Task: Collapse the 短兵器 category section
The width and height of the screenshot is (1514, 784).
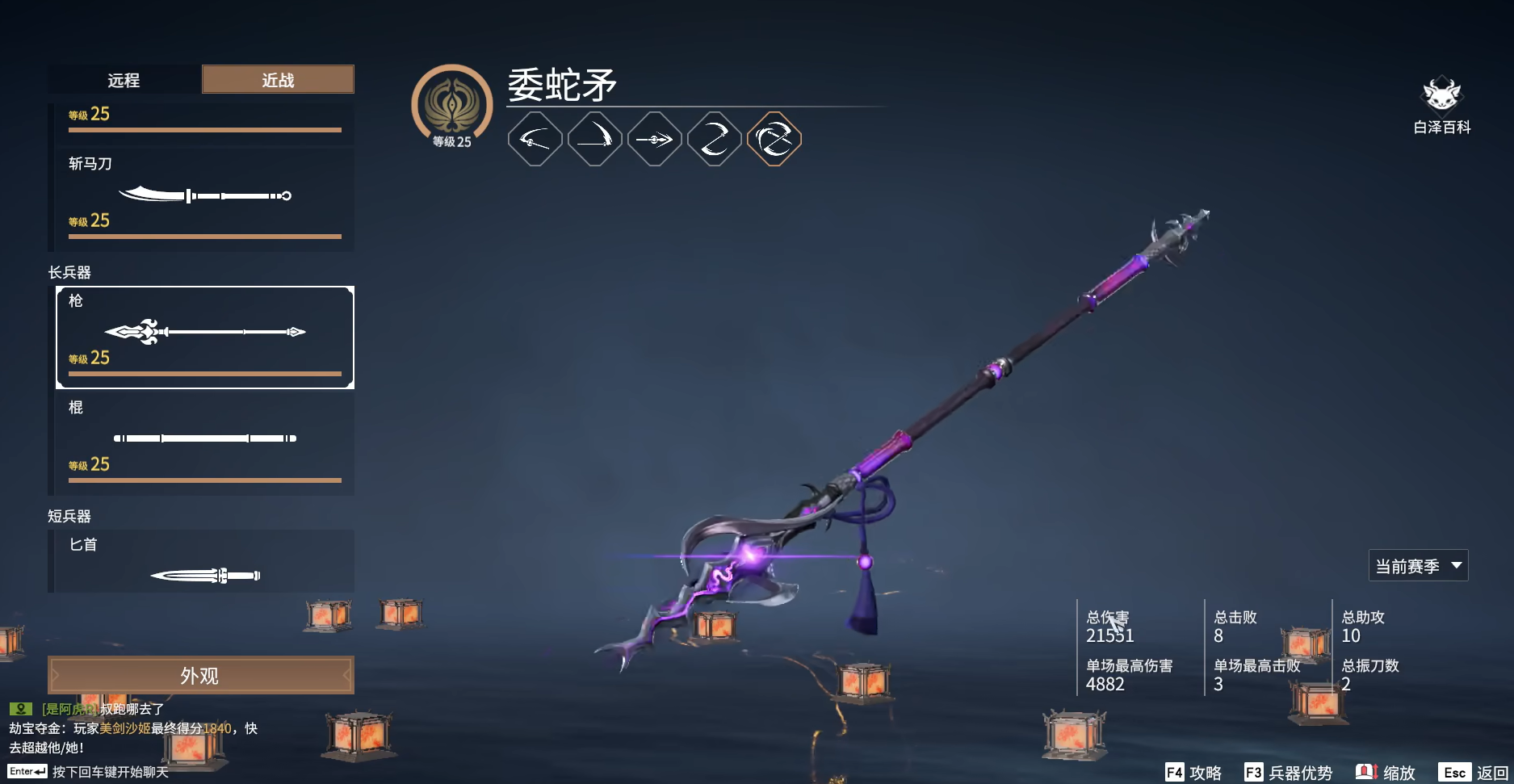Action: click(x=68, y=514)
